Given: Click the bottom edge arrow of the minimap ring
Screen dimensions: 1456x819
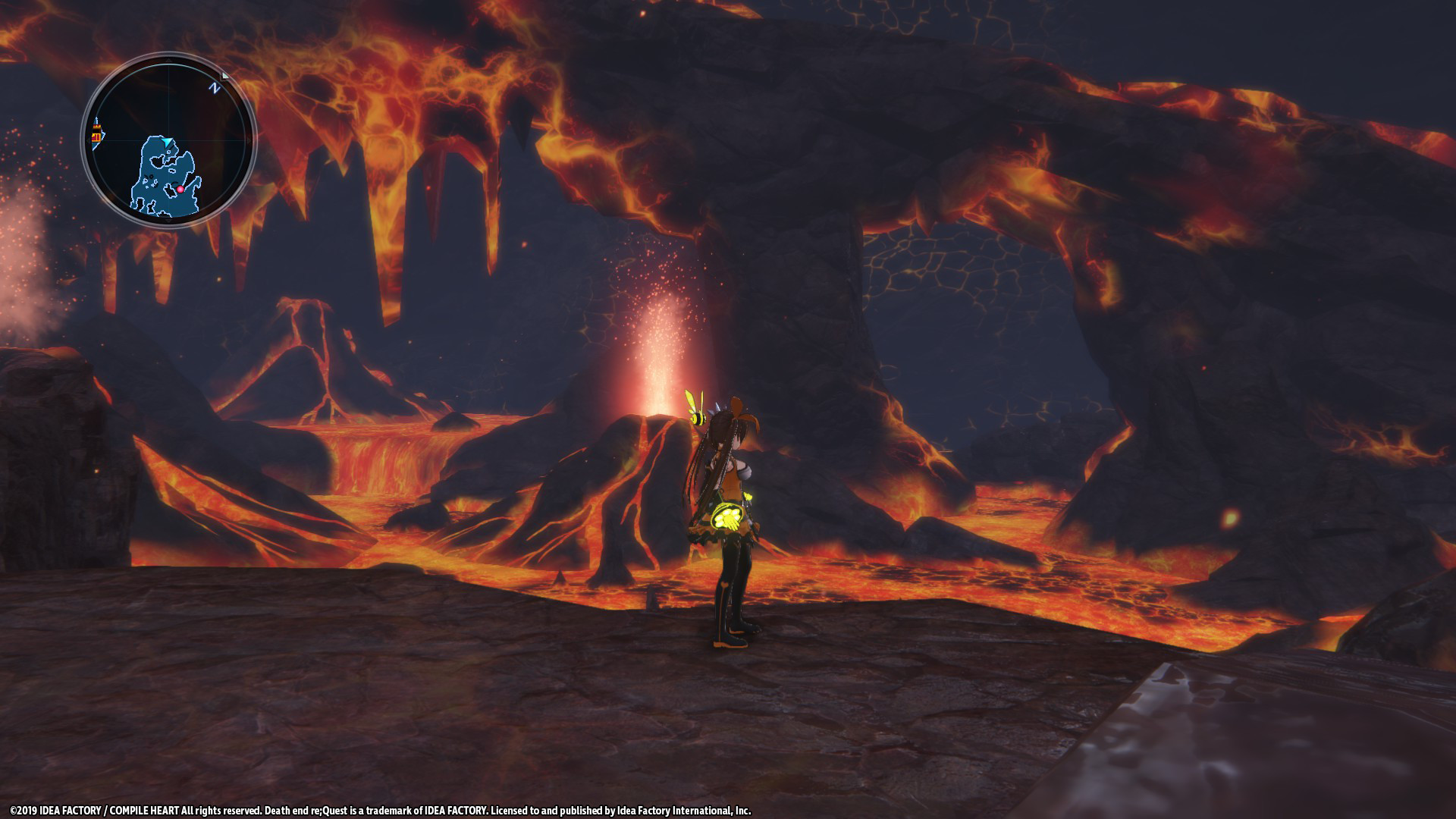Looking at the screenshot, I should pyautogui.click(x=168, y=221).
